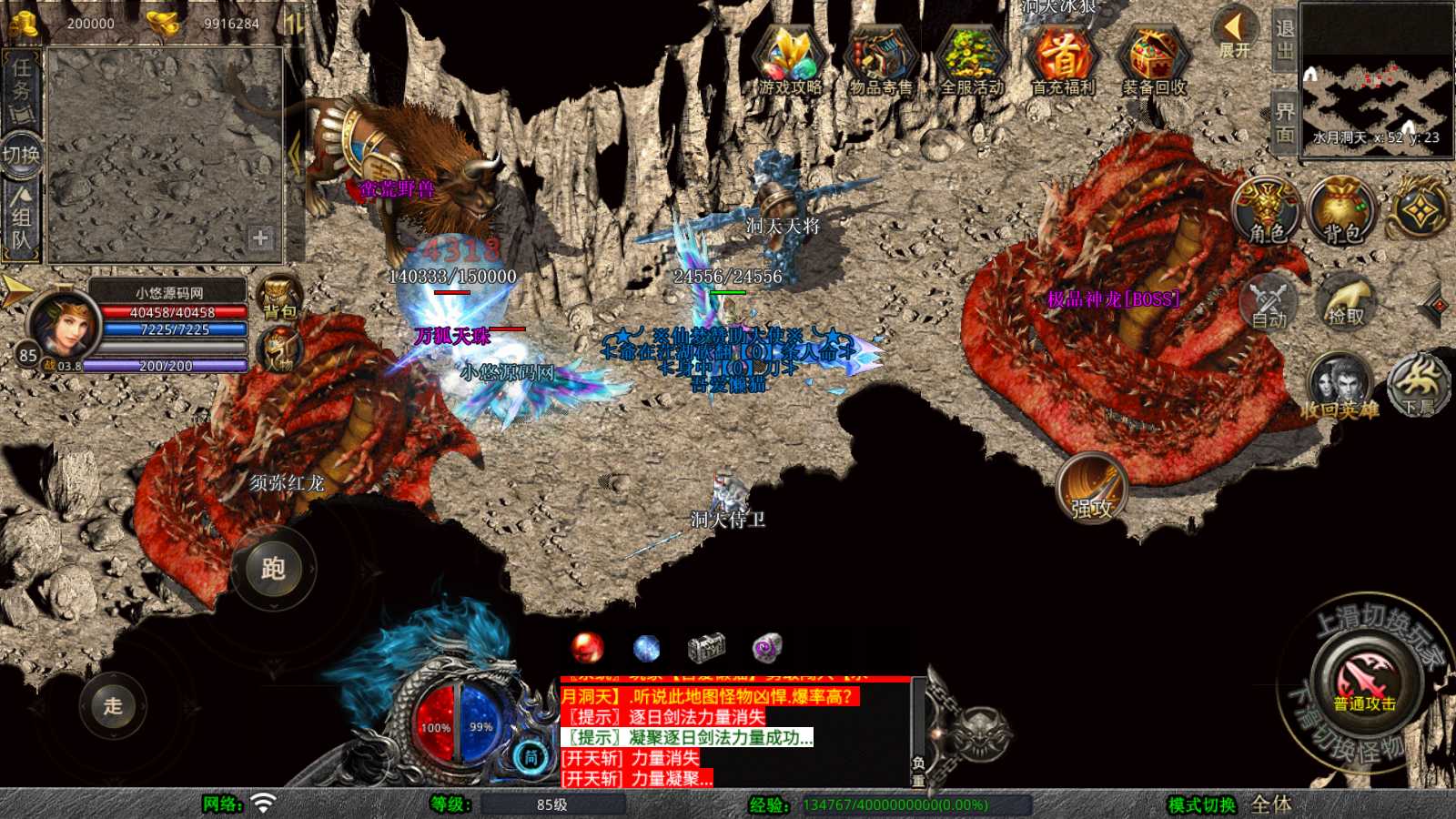Screen dimensions: 1456x819
Task: Open the 物品寄售 consignment shop
Action: 880,62
